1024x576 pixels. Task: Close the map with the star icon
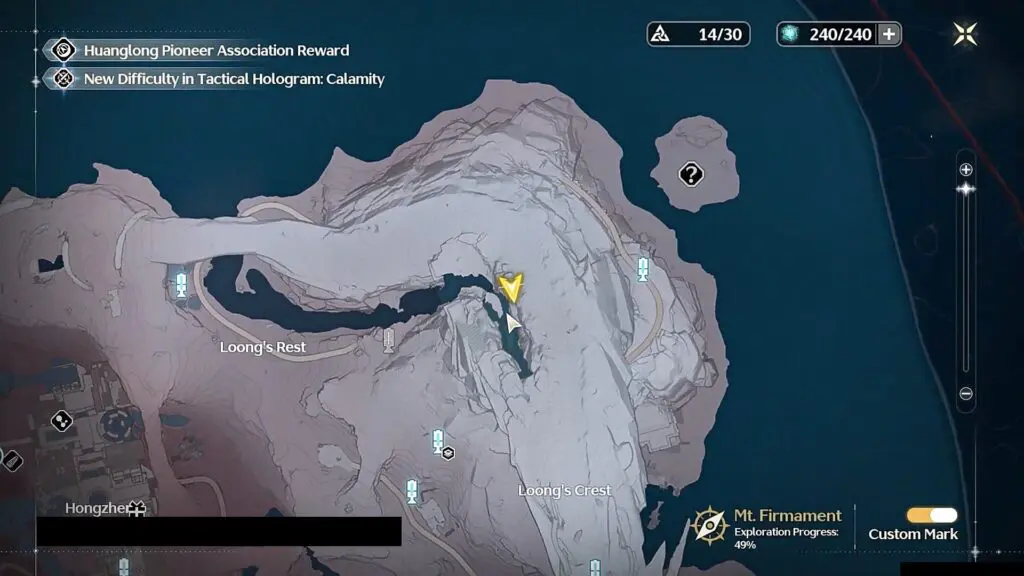[965, 34]
